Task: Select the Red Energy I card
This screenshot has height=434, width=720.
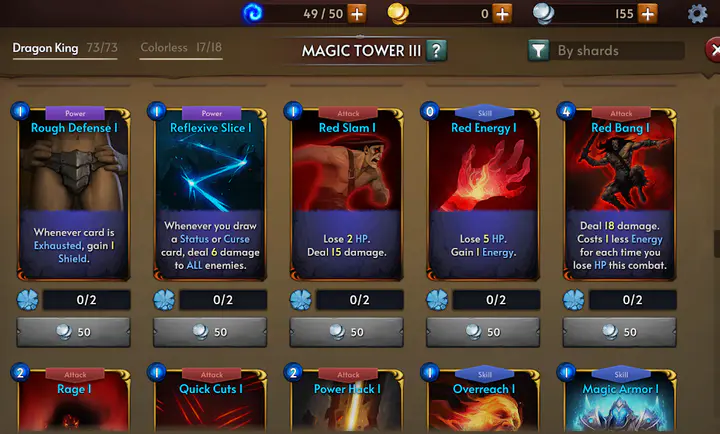Action: click(x=484, y=190)
